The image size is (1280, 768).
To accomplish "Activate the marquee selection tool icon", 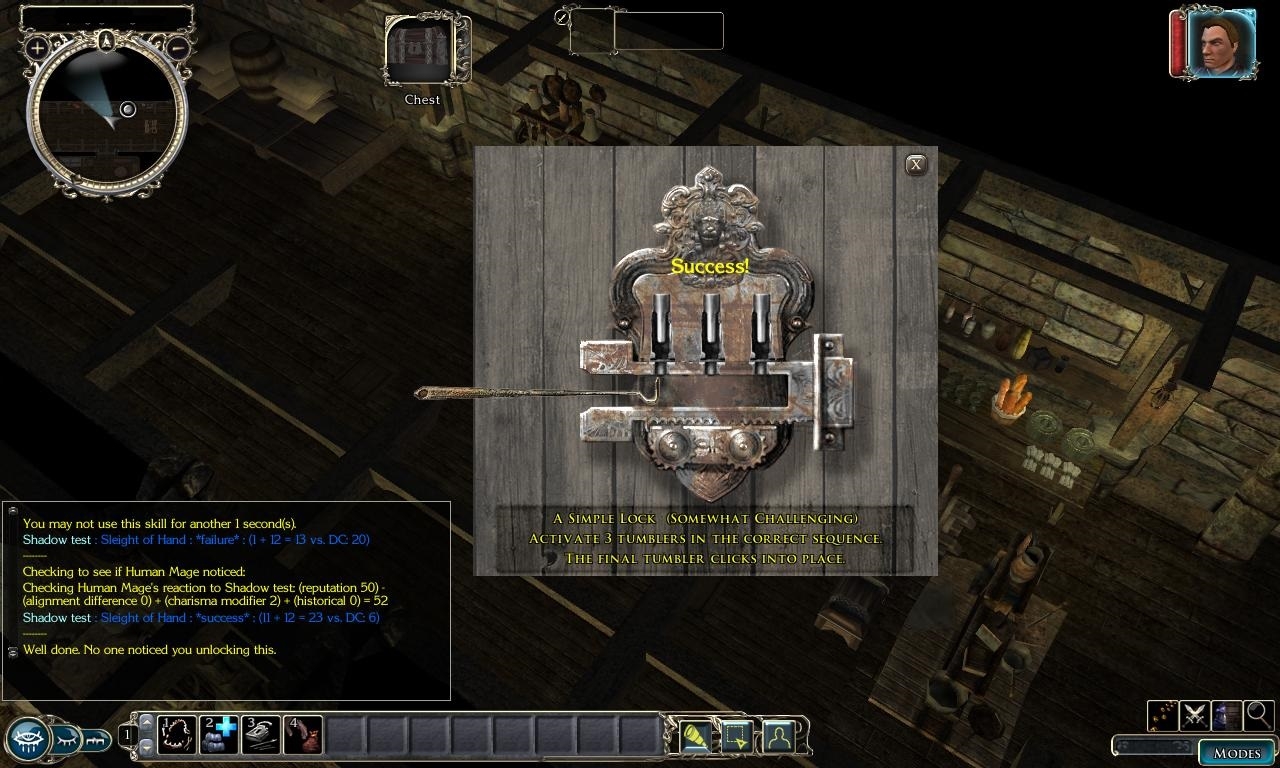I will [x=737, y=737].
